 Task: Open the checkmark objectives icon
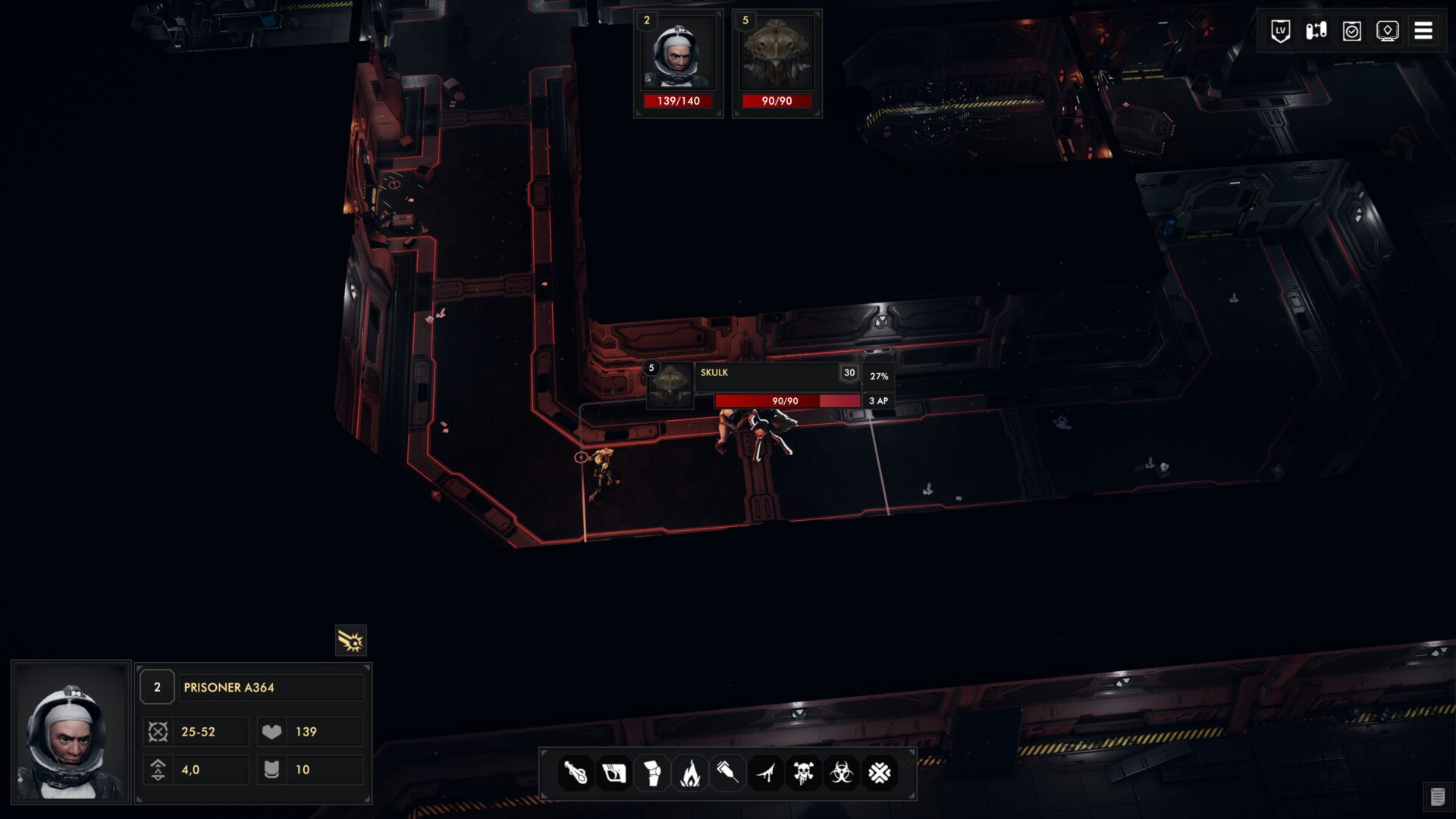[x=1351, y=31]
